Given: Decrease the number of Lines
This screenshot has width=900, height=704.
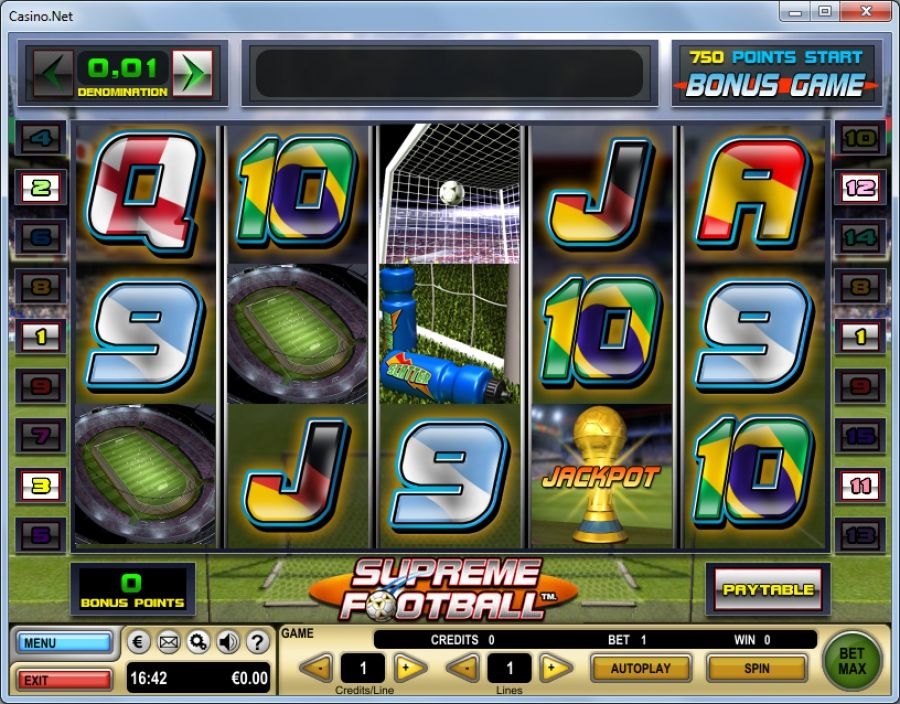Looking at the screenshot, I should 462,668.
